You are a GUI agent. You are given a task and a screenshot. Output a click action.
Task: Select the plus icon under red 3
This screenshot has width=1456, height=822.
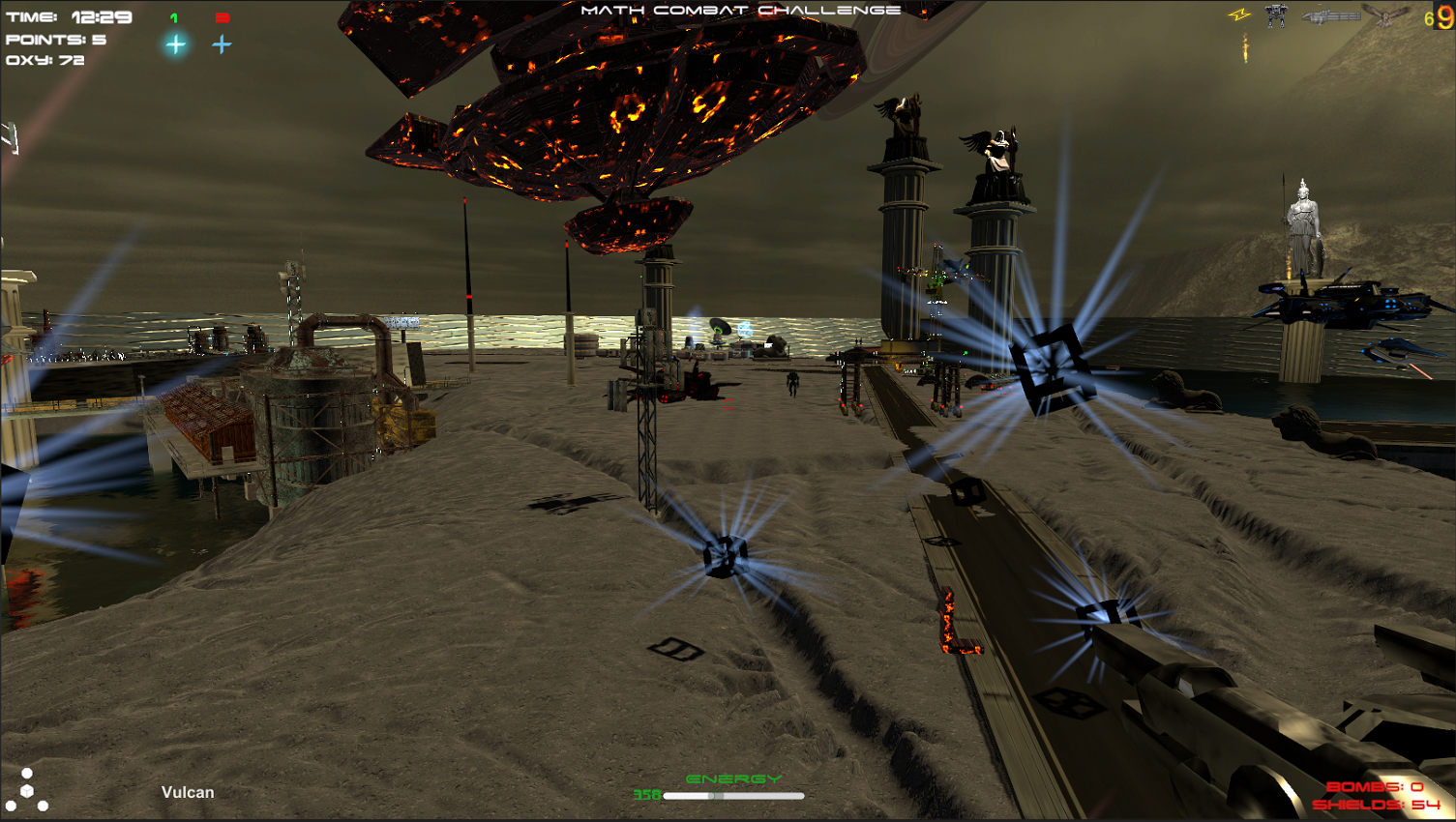click(222, 44)
